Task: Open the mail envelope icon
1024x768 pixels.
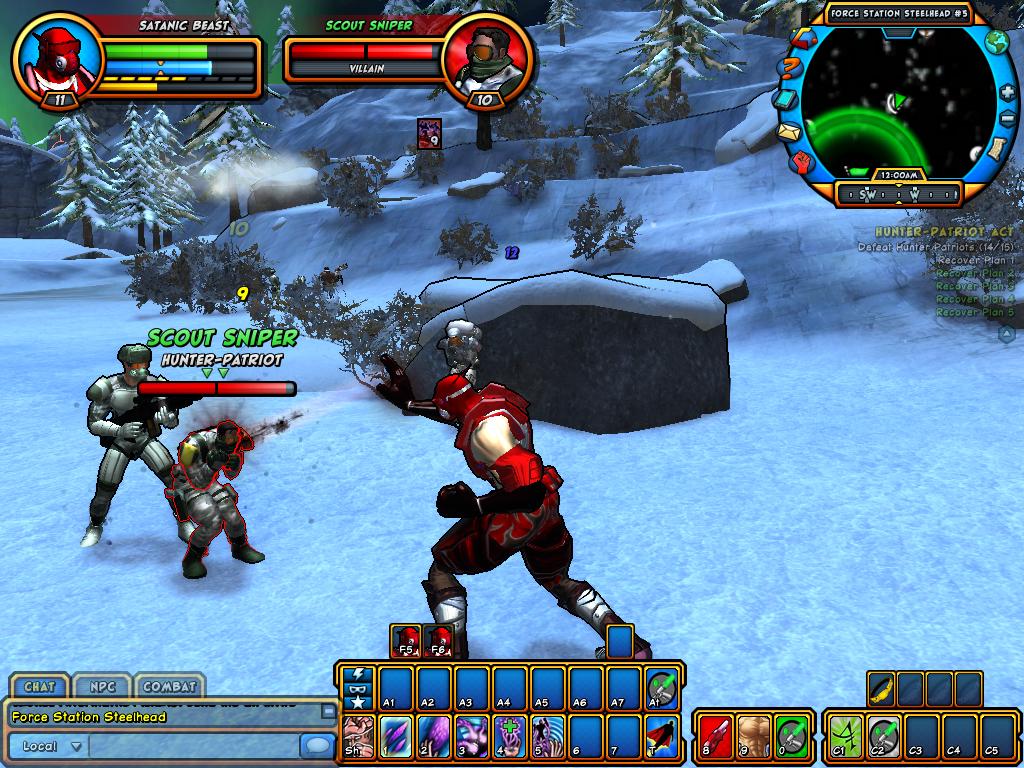Action: click(790, 131)
